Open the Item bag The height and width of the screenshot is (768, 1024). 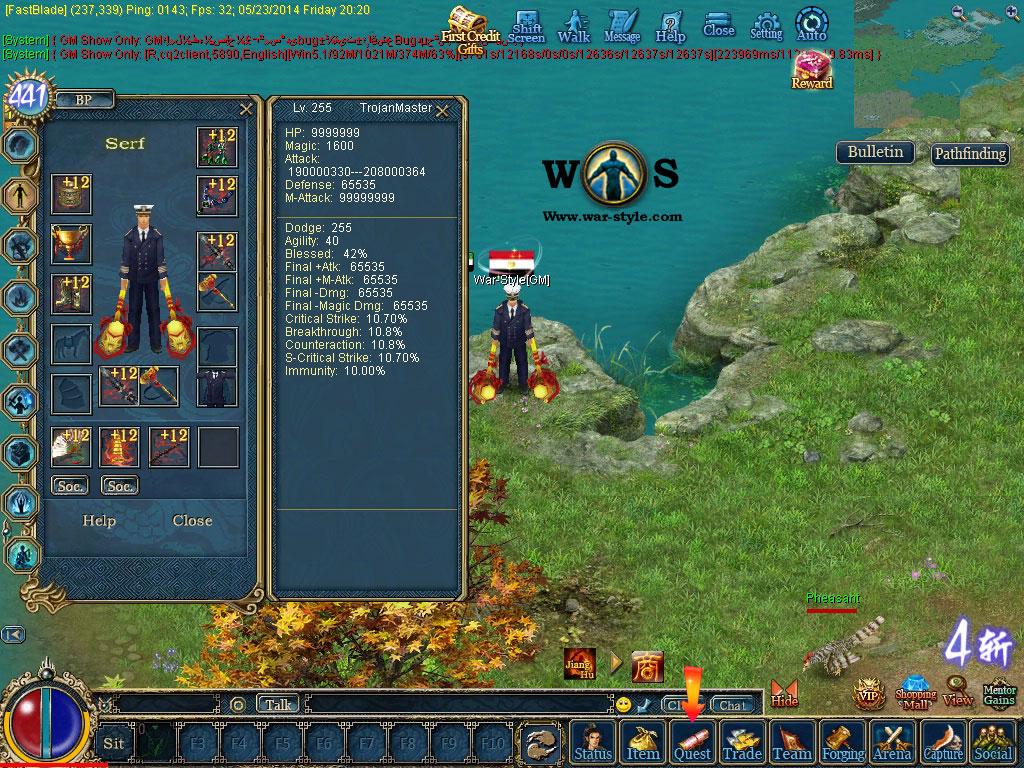643,743
